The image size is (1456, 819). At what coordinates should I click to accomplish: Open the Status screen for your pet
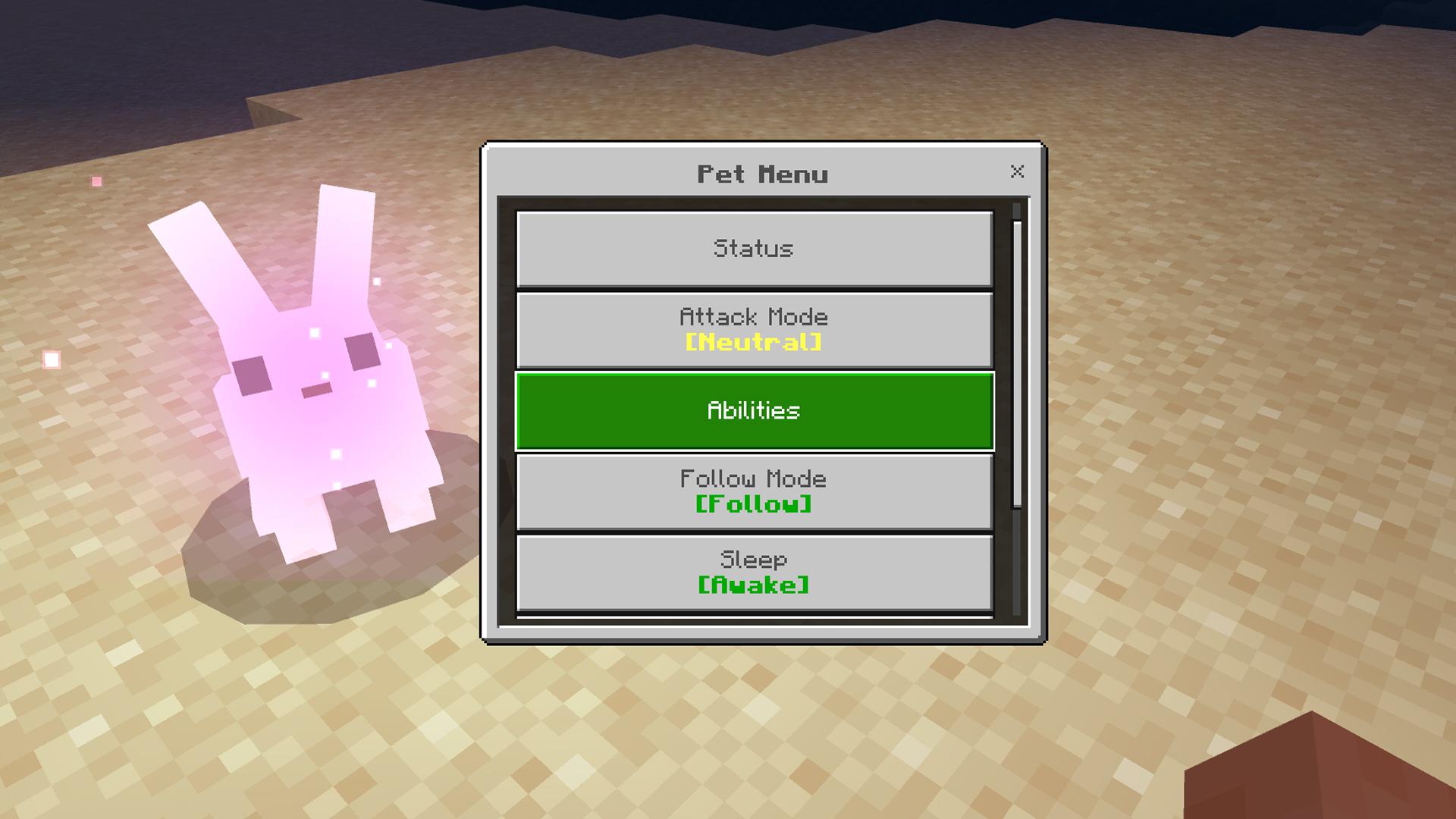tap(755, 248)
